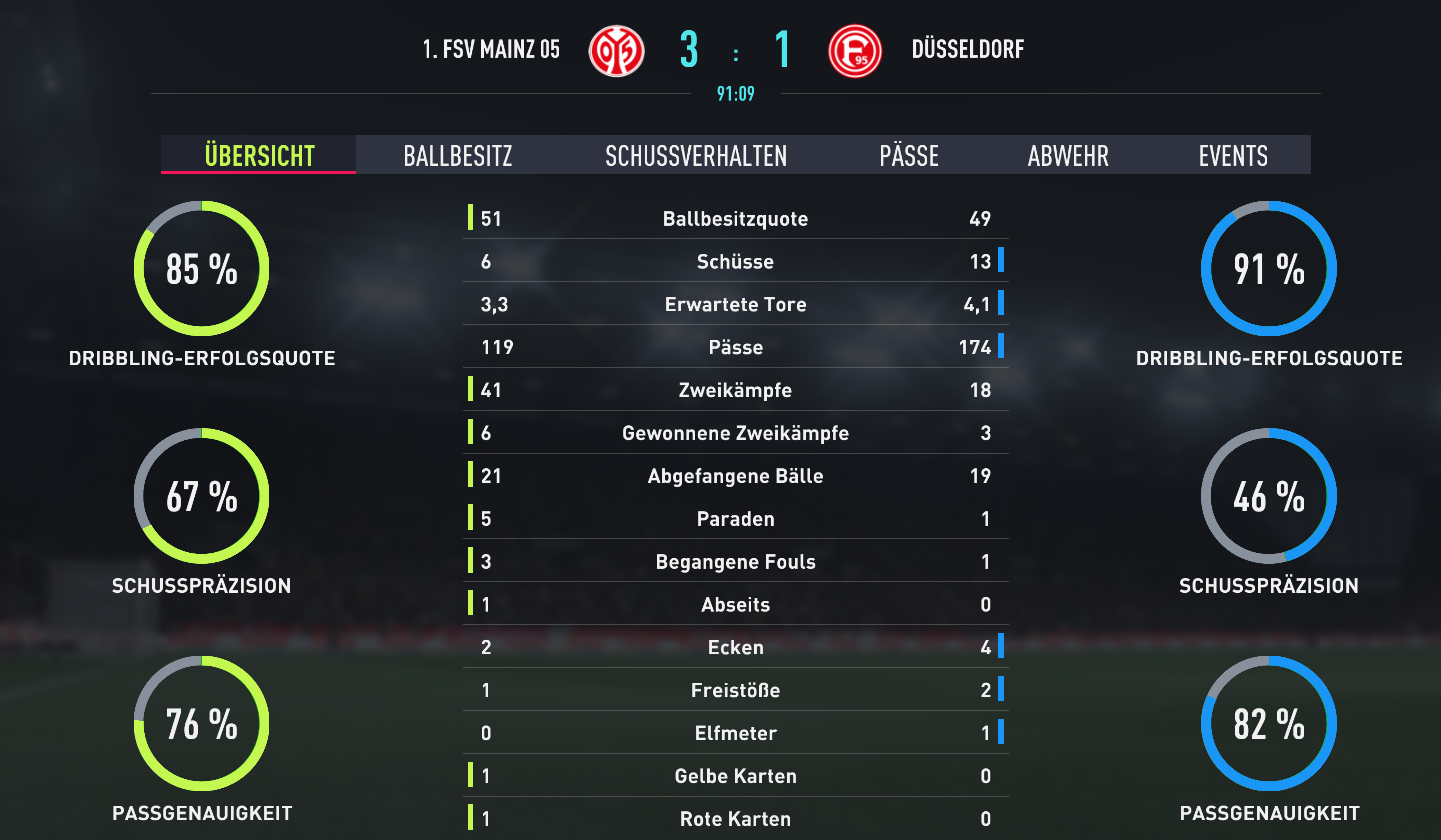Open the Schussverhalten tab

696,156
